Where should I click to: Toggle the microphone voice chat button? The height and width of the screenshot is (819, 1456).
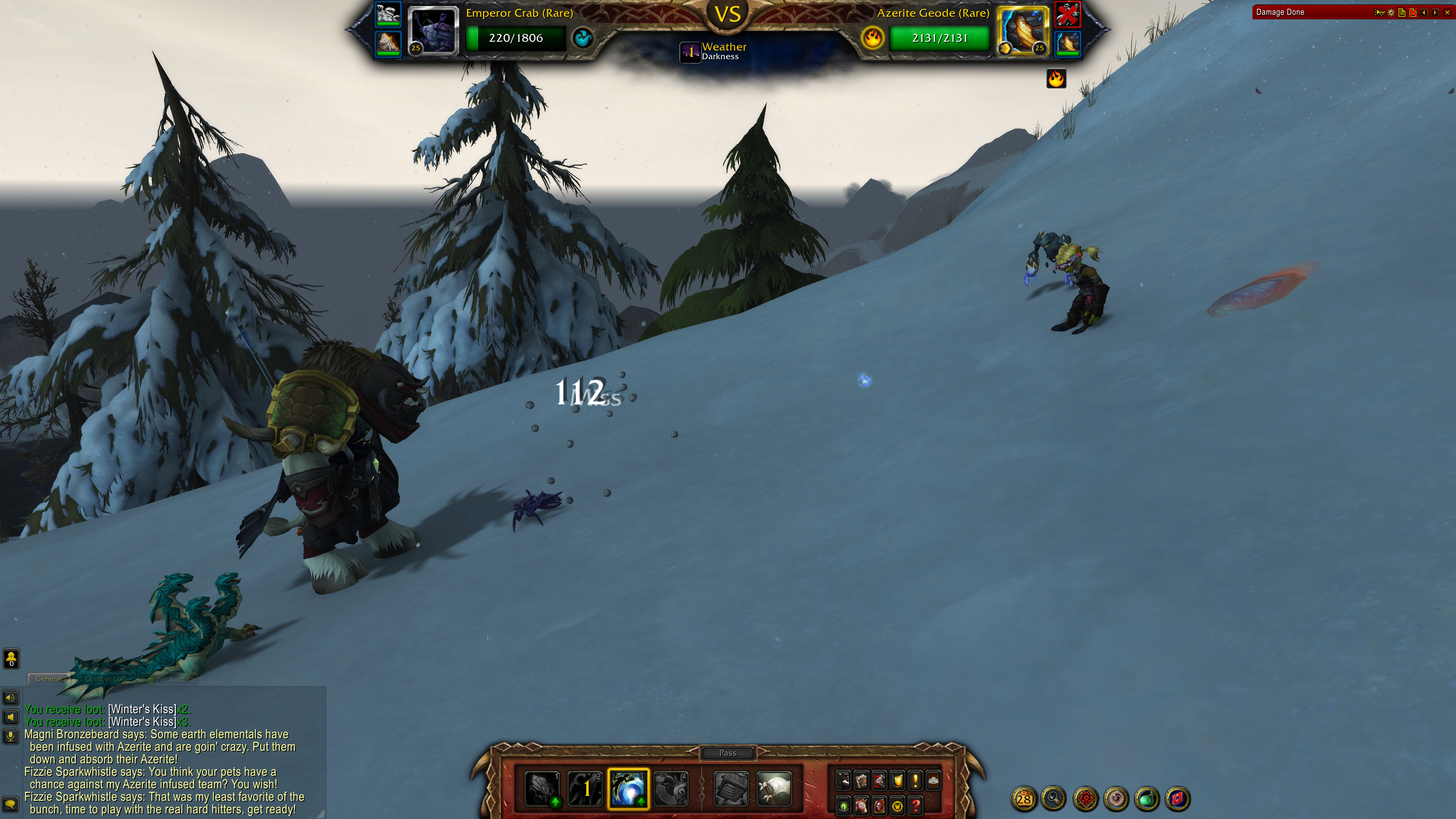11,736
